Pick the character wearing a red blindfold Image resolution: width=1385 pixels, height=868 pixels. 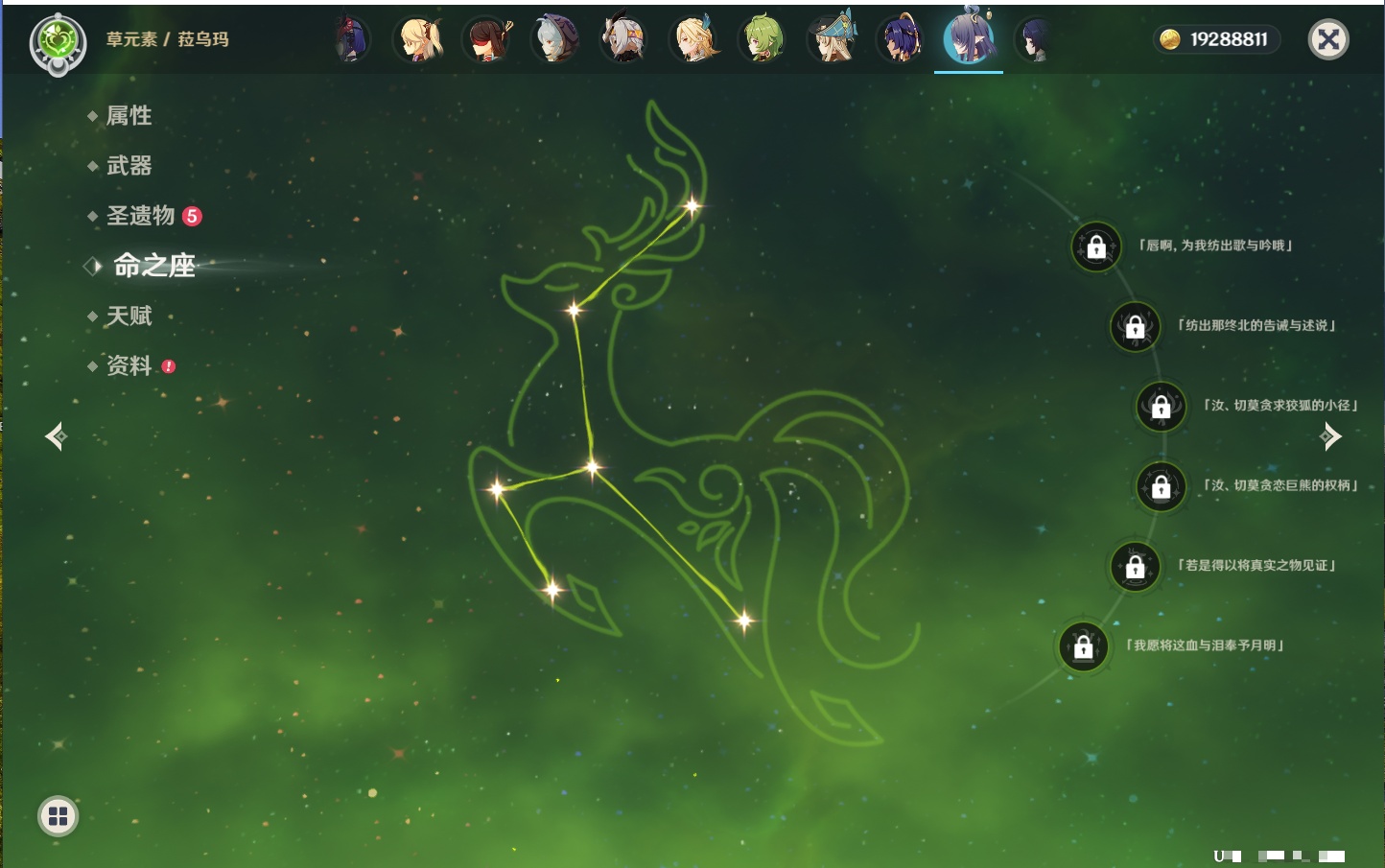[487, 39]
